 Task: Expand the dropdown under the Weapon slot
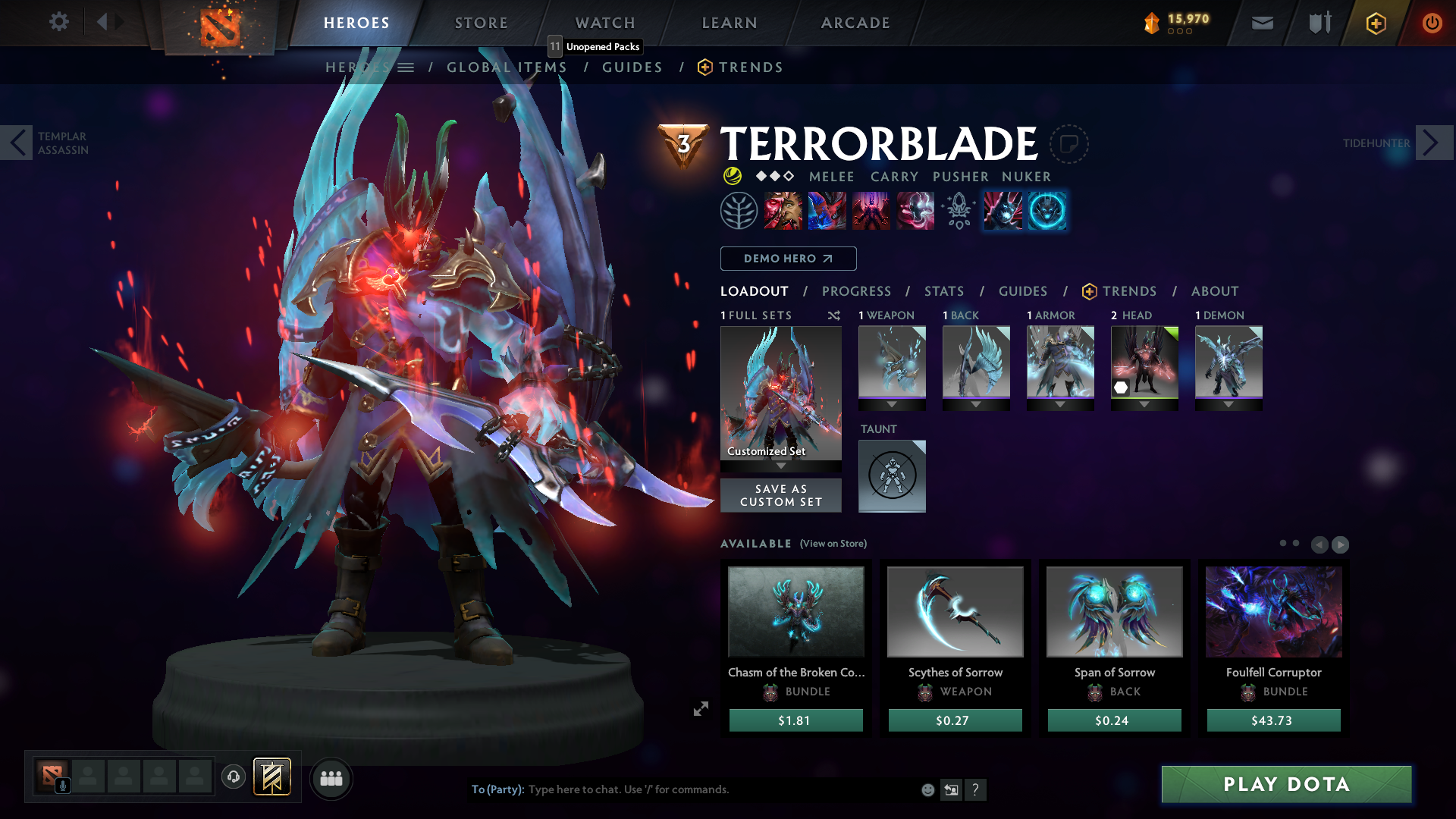tap(892, 404)
